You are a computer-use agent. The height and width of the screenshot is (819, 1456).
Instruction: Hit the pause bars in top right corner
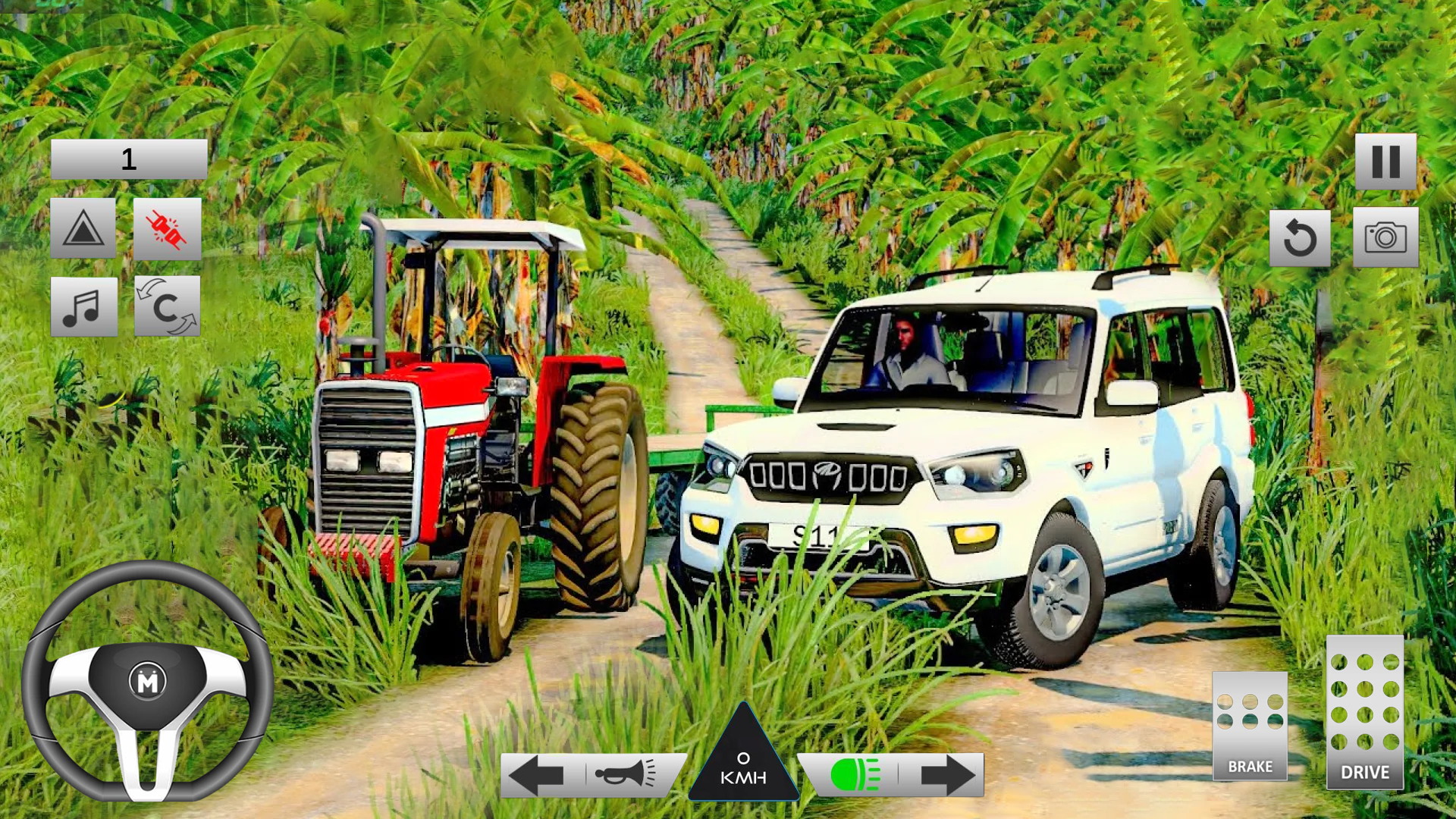[x=1388, y=162]
